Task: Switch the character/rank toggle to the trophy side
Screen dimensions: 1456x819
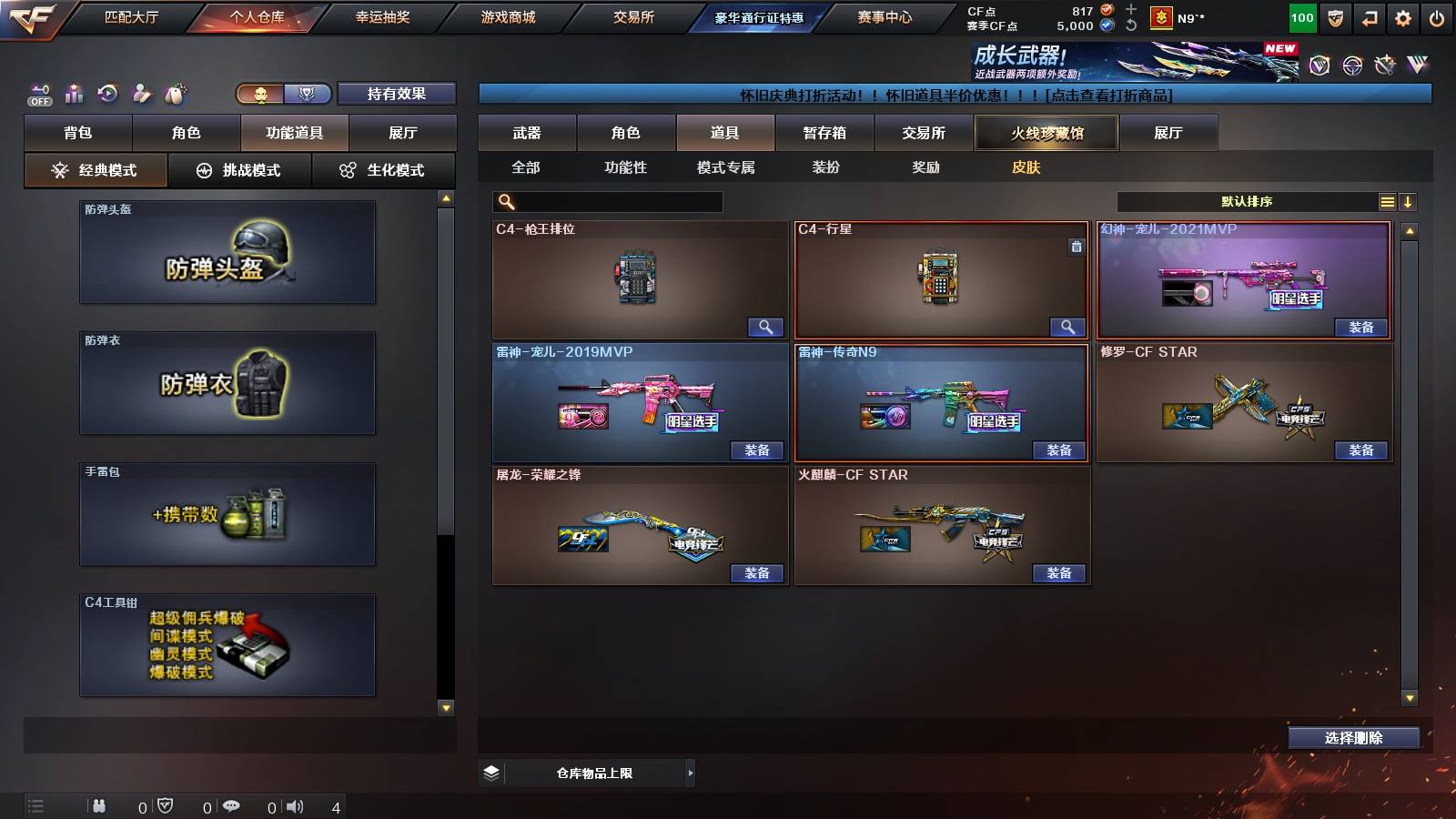Action: tap(307, 94)
